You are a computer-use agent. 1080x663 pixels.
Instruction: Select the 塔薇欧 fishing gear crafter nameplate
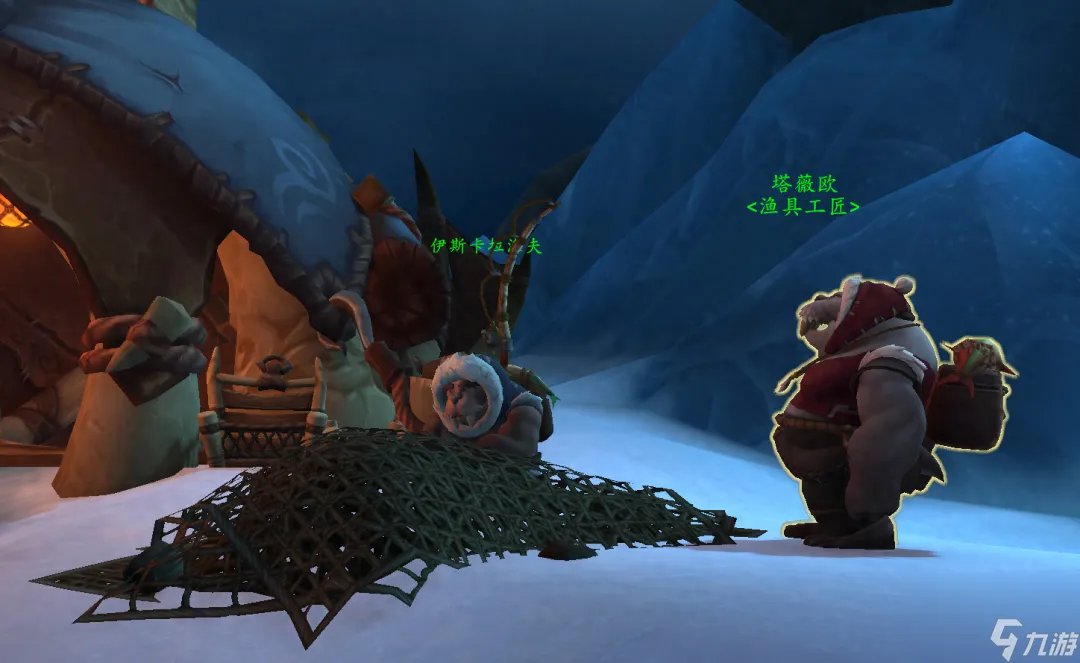804,195
